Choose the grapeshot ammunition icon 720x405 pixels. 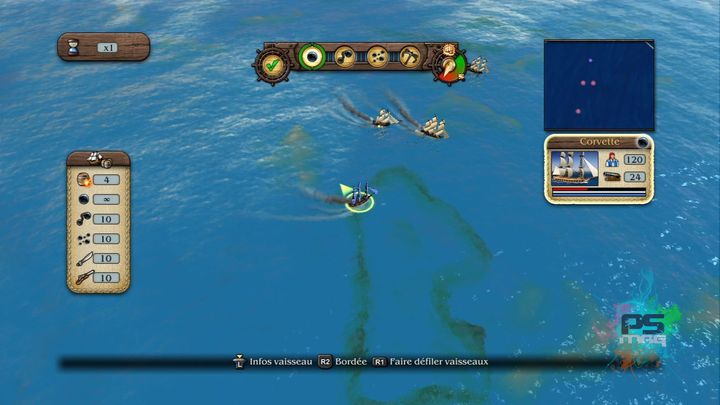click(378, 58)
